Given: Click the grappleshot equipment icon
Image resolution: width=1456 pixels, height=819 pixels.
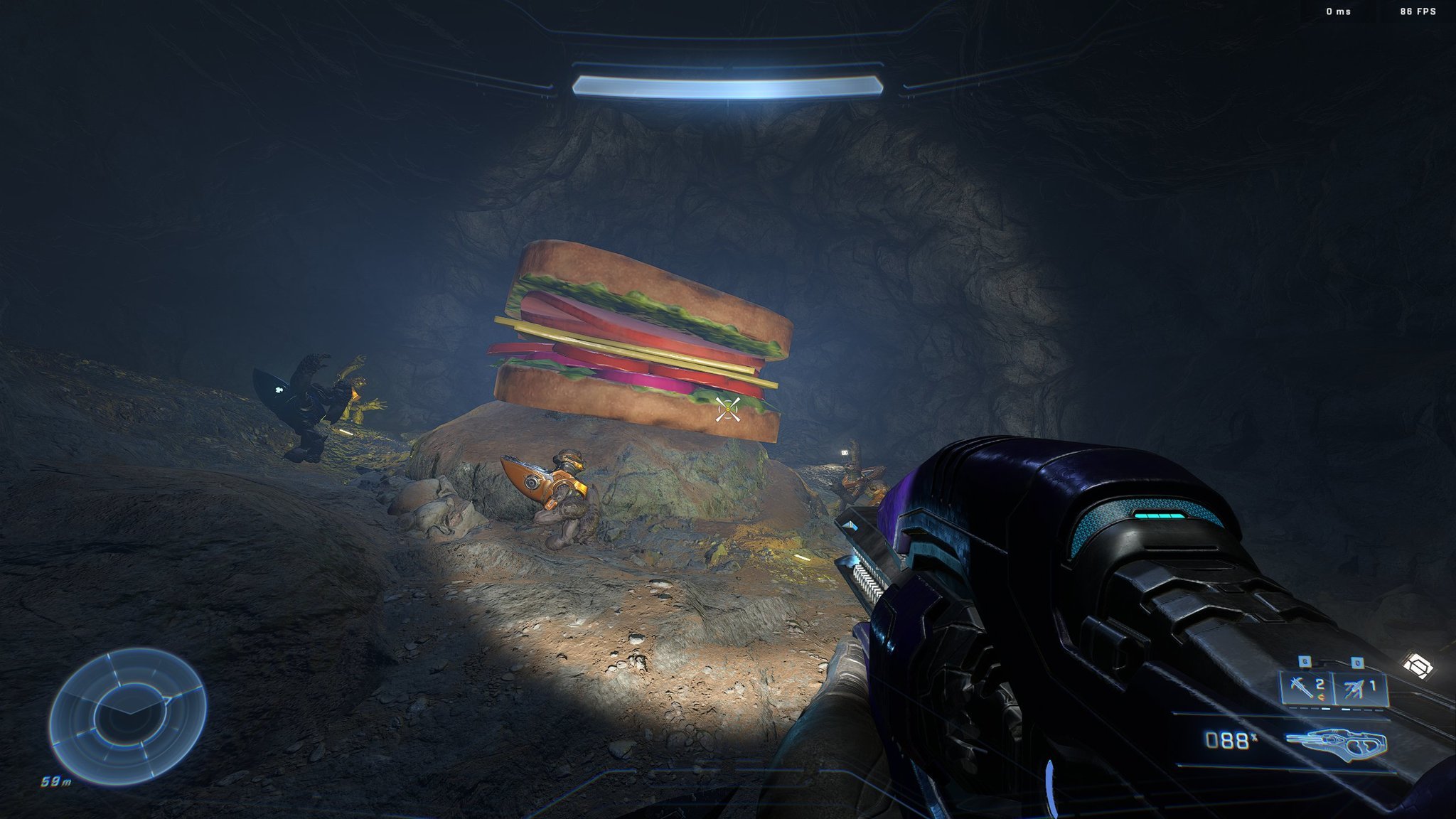Looking at the screenshot, I should (1354, 686).
